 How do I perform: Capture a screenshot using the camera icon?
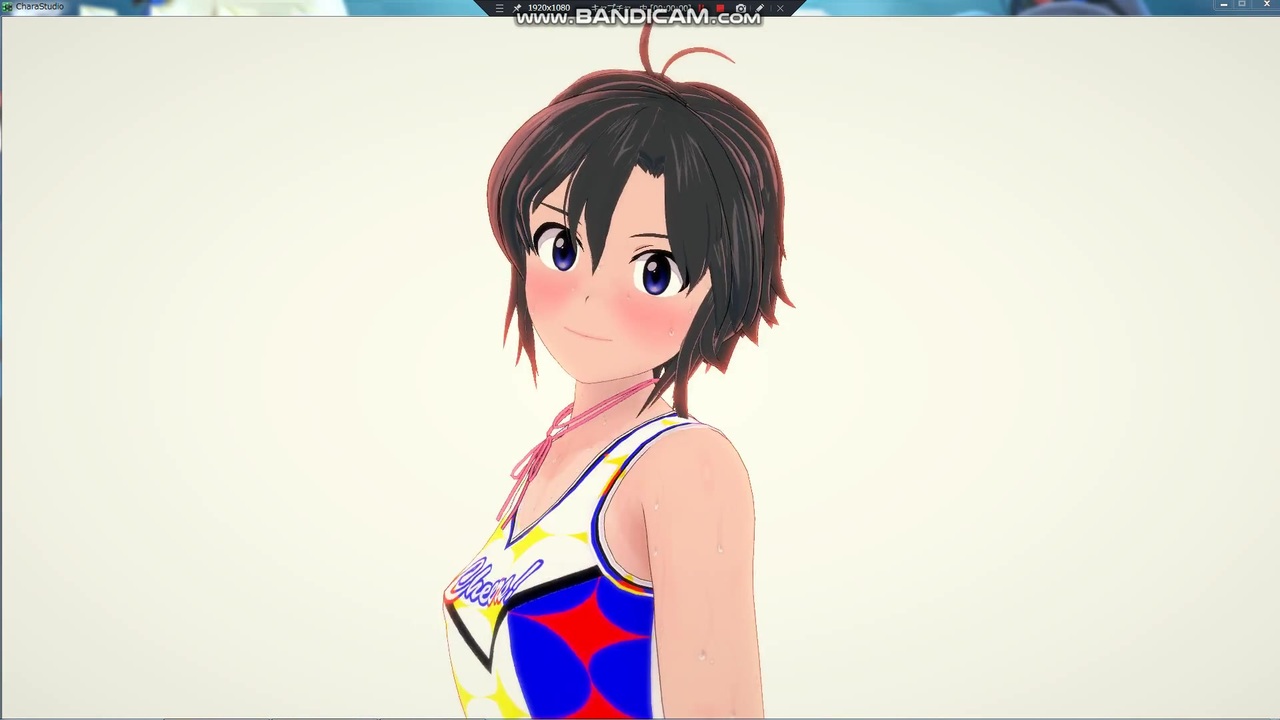pos(742,8)
